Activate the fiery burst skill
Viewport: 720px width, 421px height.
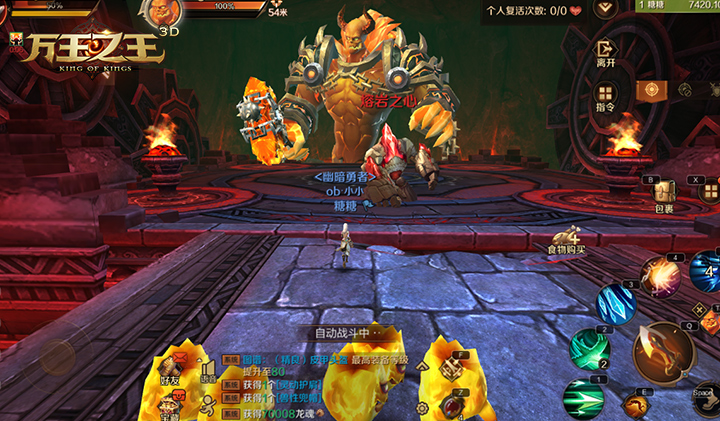pyautogui.click(x=660, y=275)
